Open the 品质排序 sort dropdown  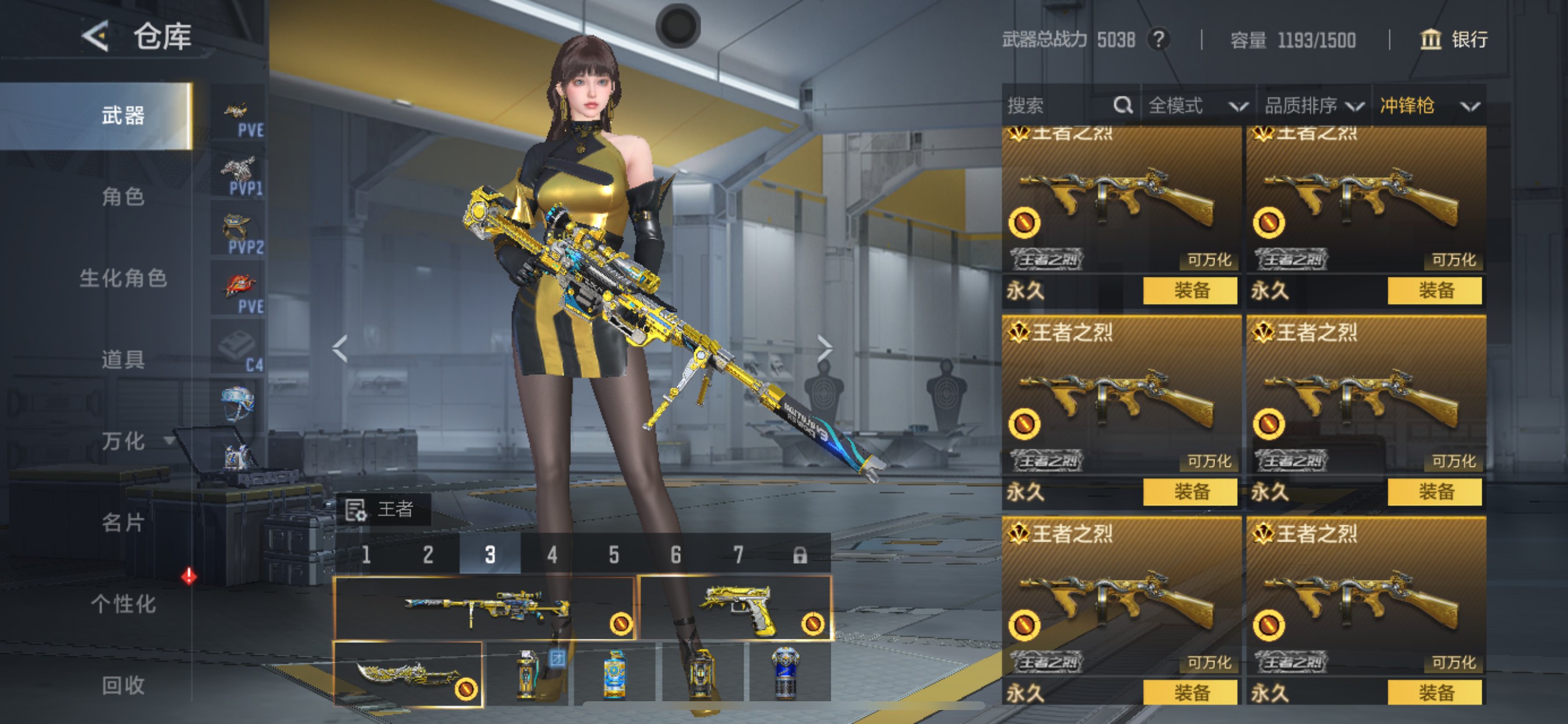click(x=1314, y=106)
